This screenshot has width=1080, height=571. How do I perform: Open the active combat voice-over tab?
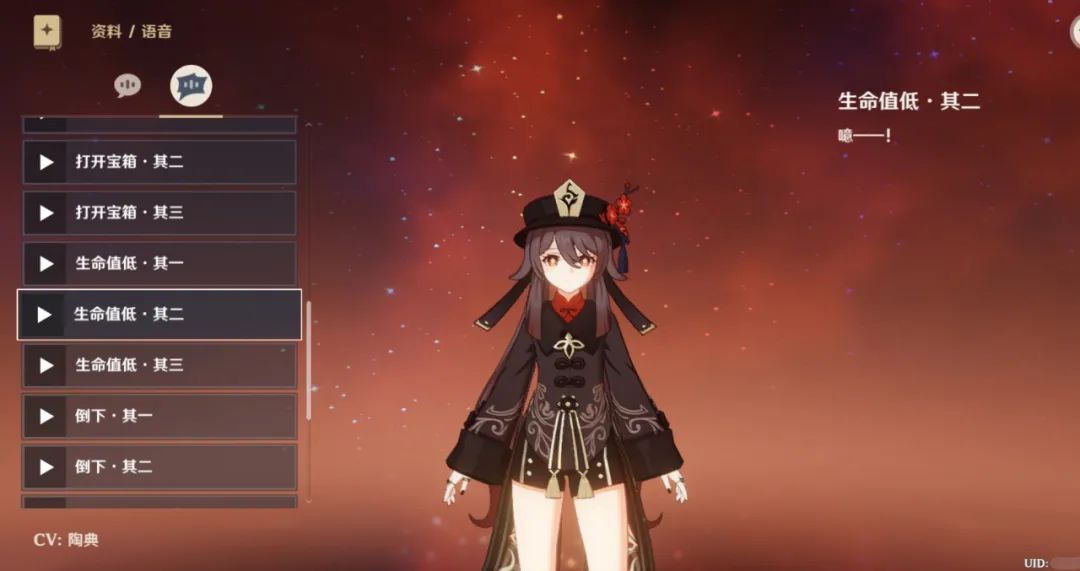(x=190, y=86)
